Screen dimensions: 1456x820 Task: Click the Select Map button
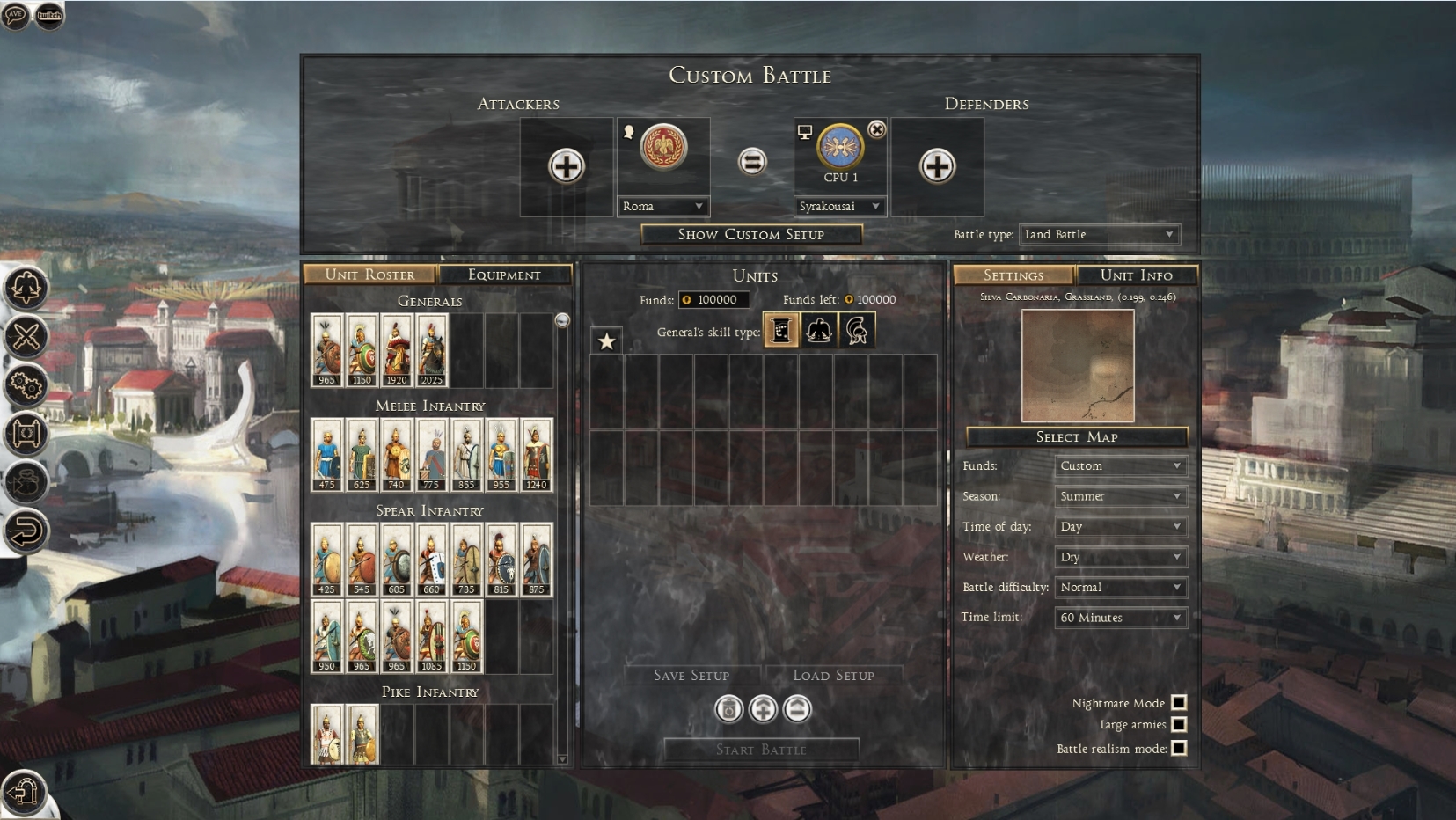(1076, 437)
